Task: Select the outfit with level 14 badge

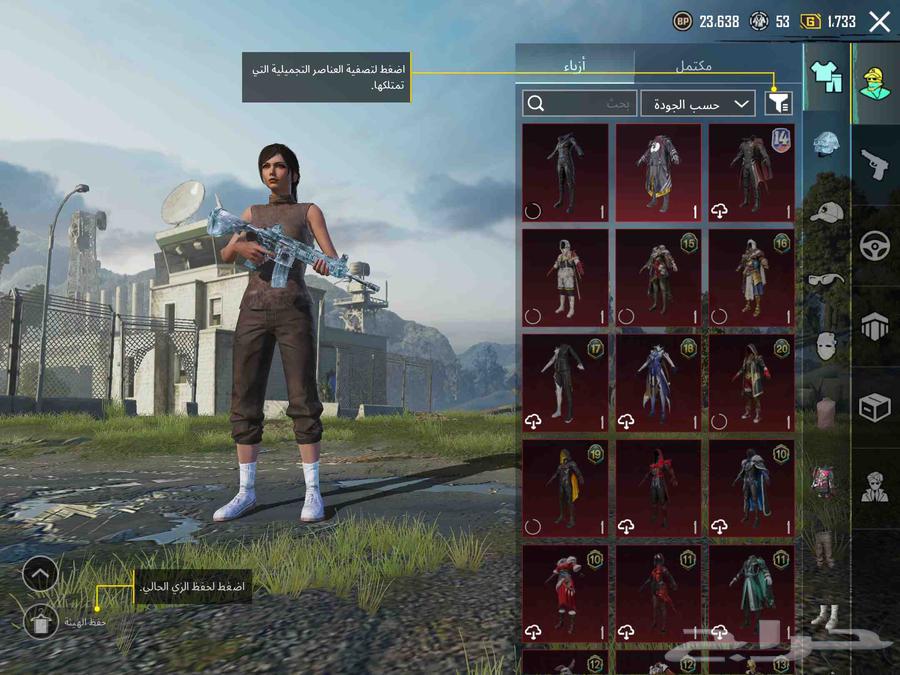Action: (751, 172)
